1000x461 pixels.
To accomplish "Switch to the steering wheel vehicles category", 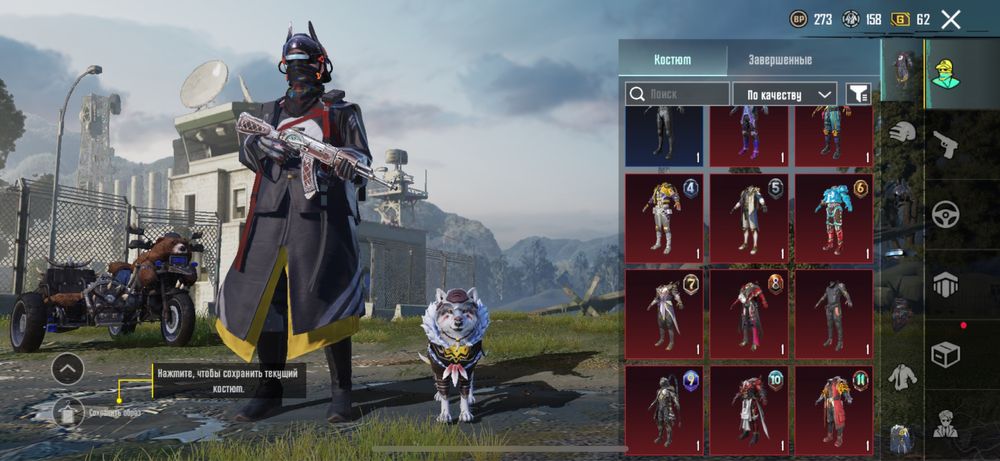I will click(x=945, y=214).
